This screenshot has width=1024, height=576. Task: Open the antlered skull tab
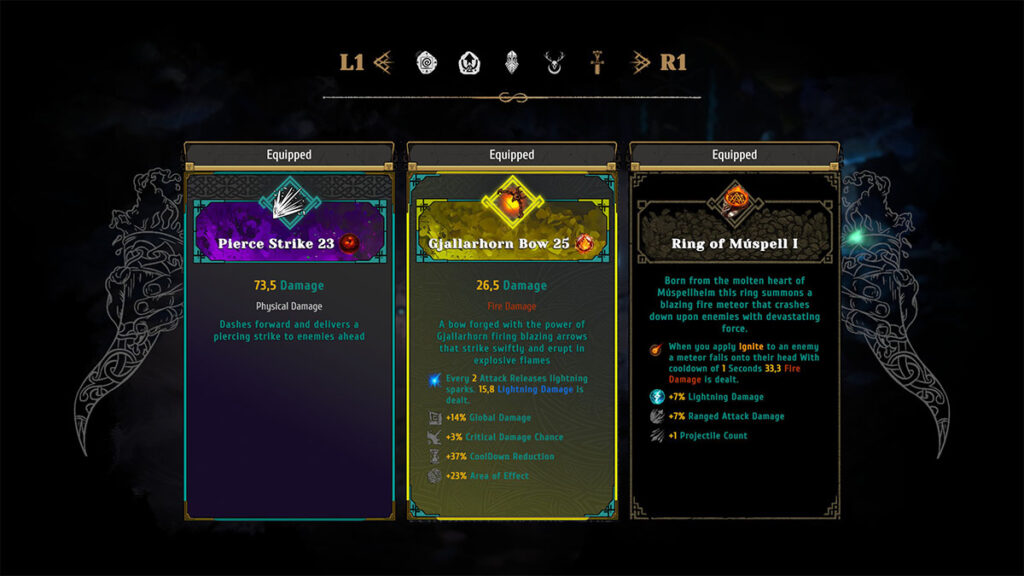(555, 63)
